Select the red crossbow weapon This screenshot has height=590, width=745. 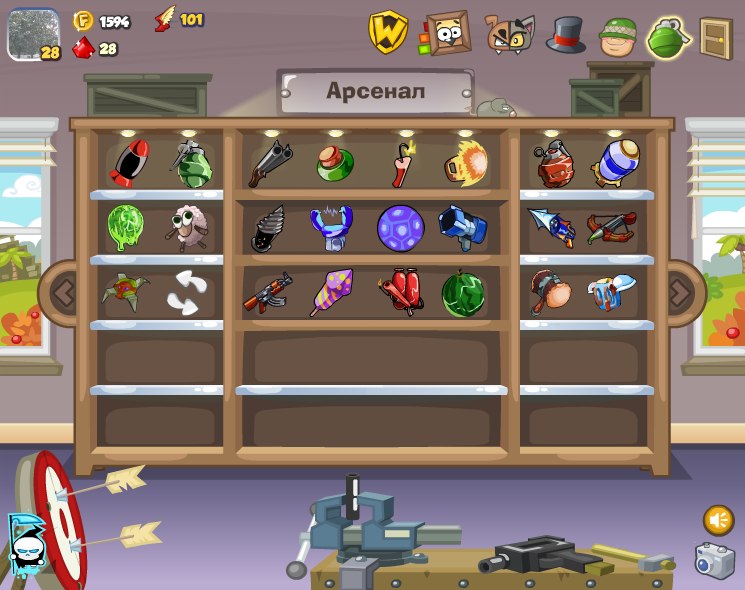tap(612, 228)
